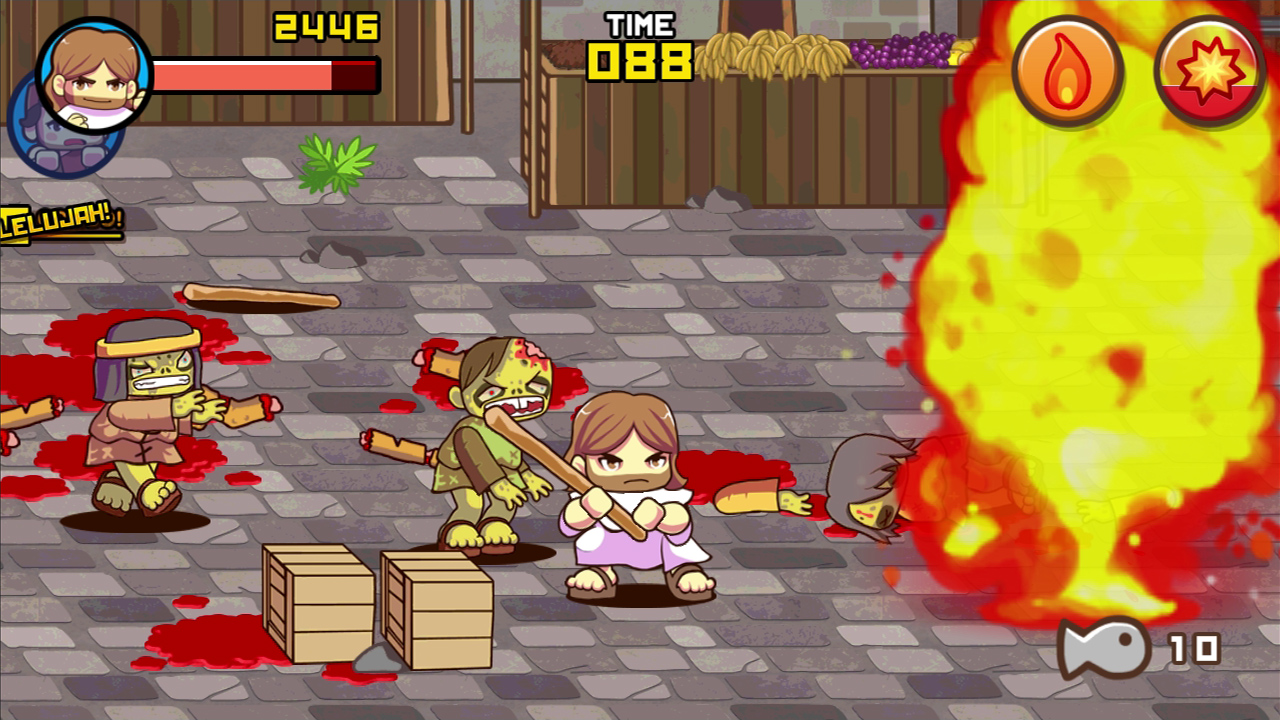Click the flame inside the fire button
Viewport: 1280px width, 720px height.
[x=1067, y=70]
